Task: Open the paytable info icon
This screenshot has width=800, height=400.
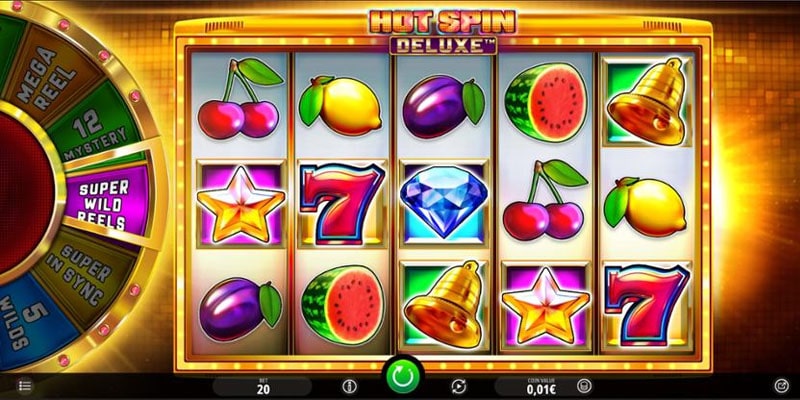Action: (x=349, y=386)
